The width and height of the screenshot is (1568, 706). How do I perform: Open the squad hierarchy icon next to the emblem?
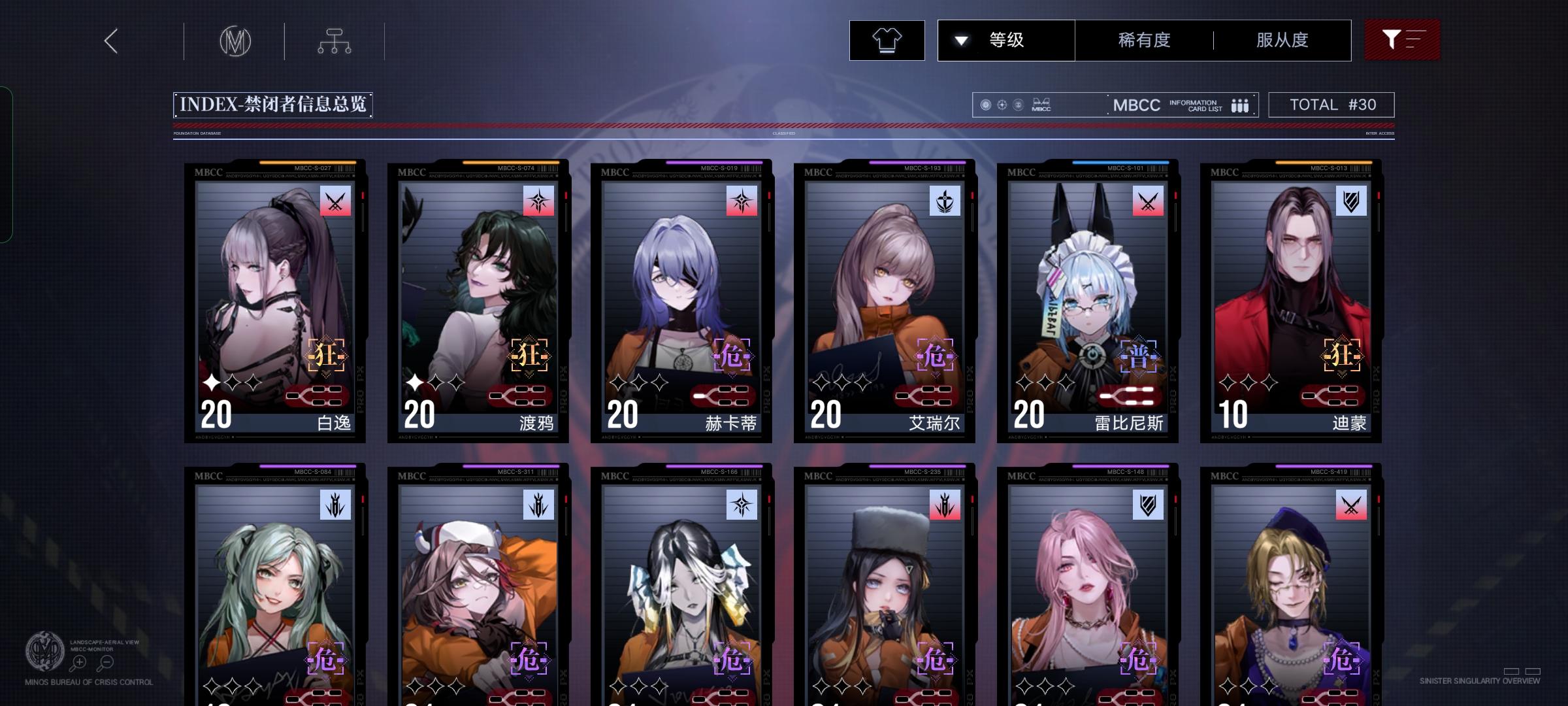click(x=336, y=40)
